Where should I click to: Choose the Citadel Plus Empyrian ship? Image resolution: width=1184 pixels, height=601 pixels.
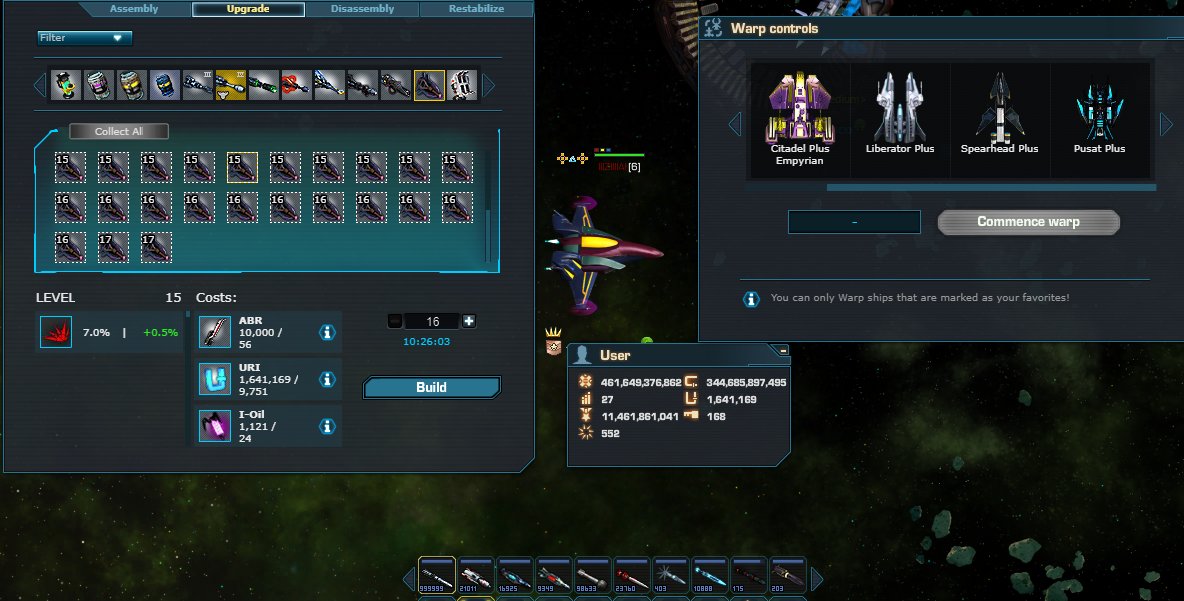click(x=799, y=119)
